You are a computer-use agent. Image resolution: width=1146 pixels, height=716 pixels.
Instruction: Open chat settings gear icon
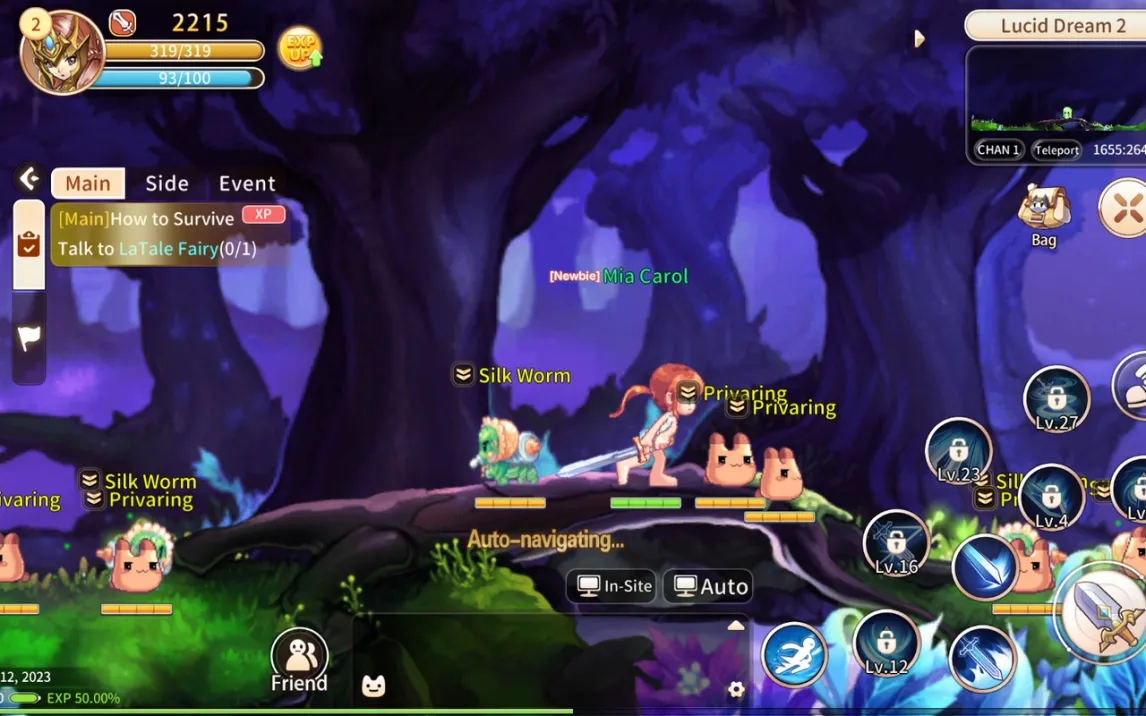pos(736,689)
